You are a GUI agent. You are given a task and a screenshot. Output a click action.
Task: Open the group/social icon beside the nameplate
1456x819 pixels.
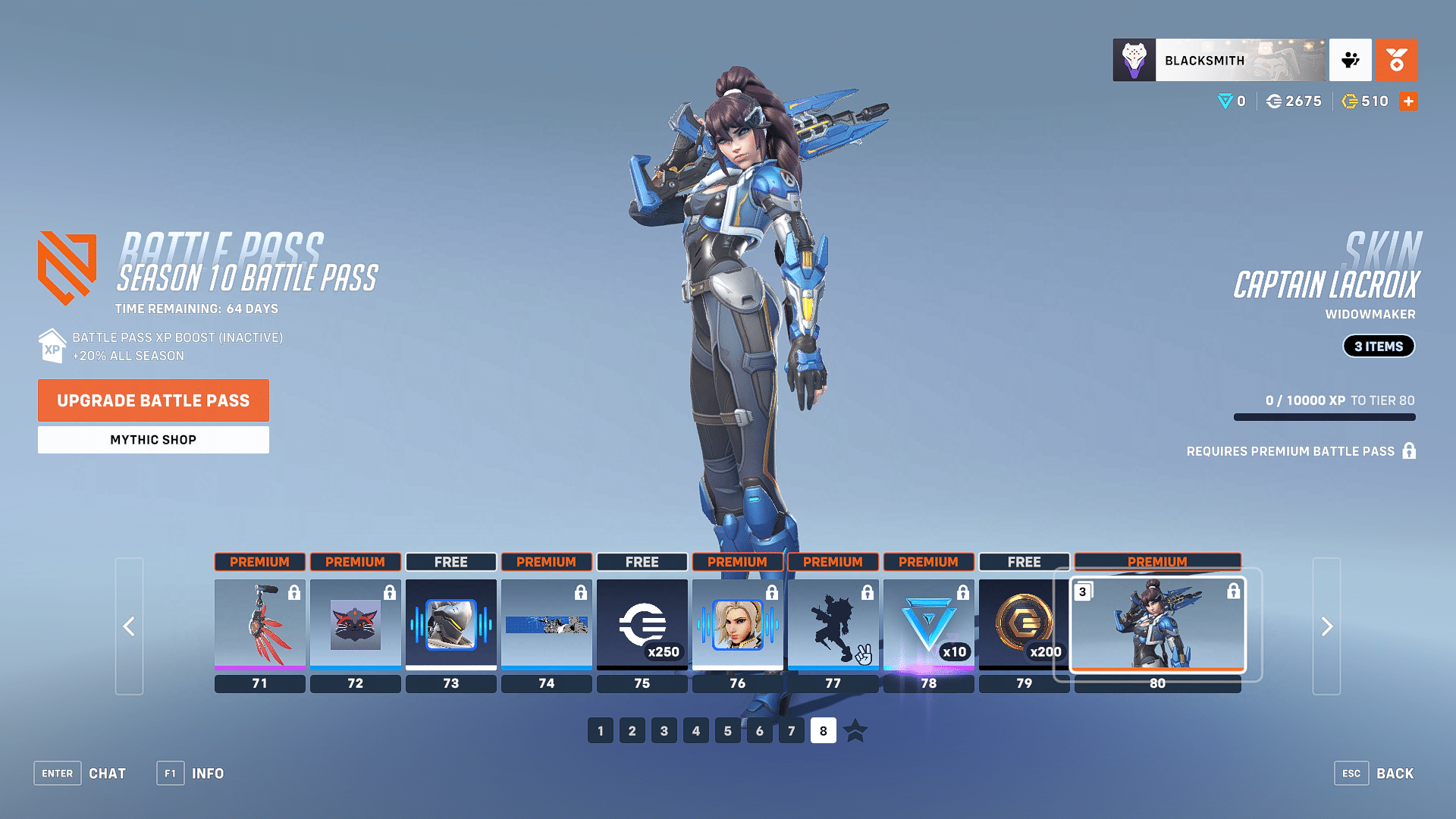pos(1351,60)
